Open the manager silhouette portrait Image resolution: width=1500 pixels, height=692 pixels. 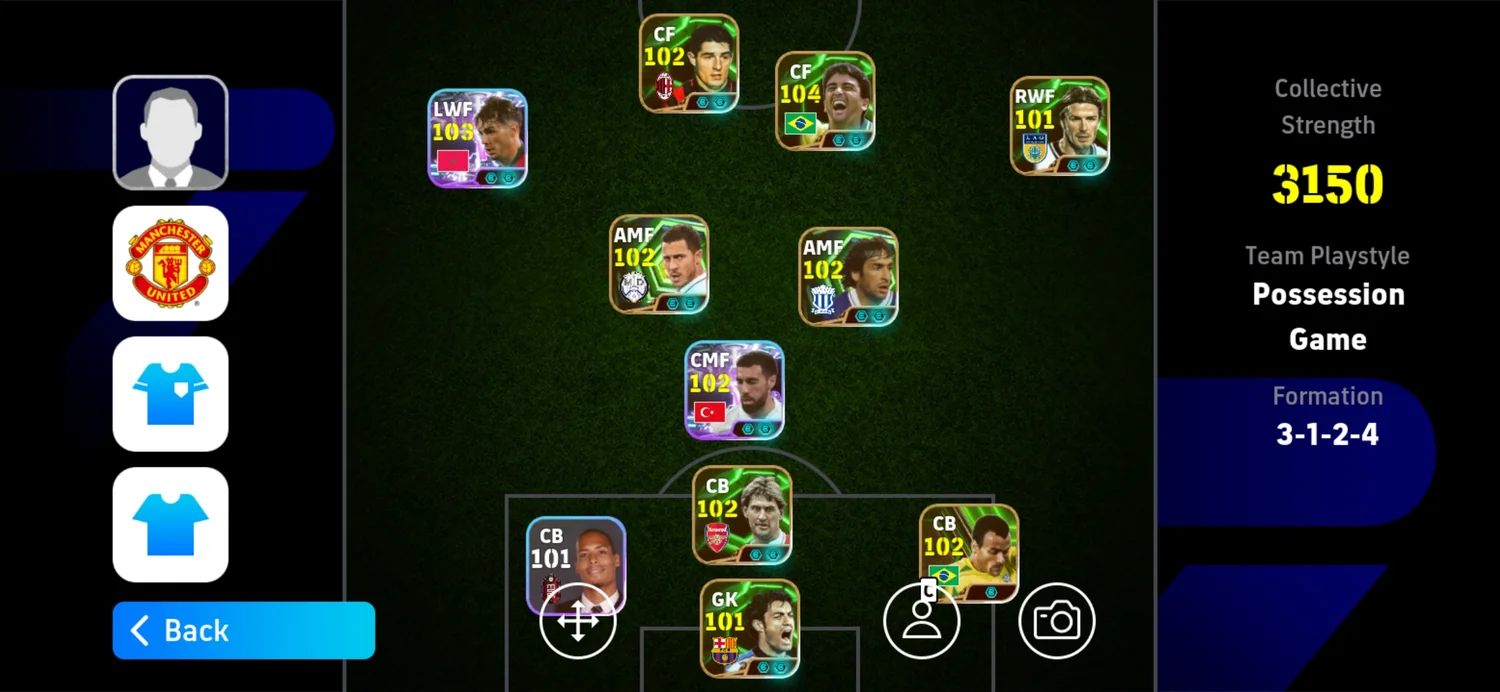coord(171,133)
